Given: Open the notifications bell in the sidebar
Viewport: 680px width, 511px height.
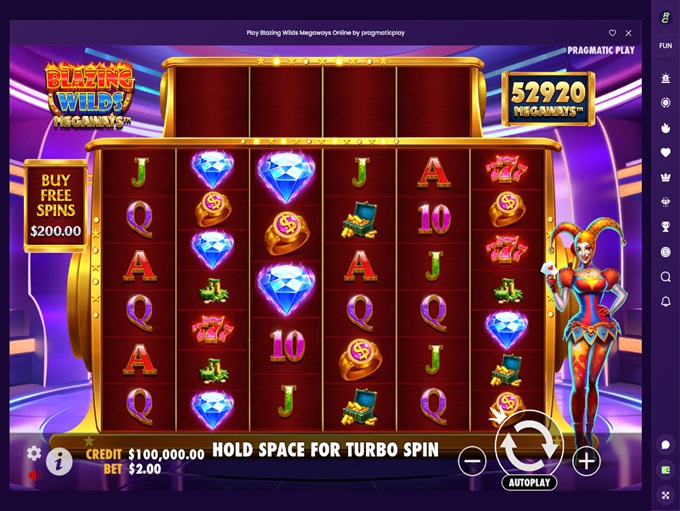Looking at the screenshot, I should (665, 301).
